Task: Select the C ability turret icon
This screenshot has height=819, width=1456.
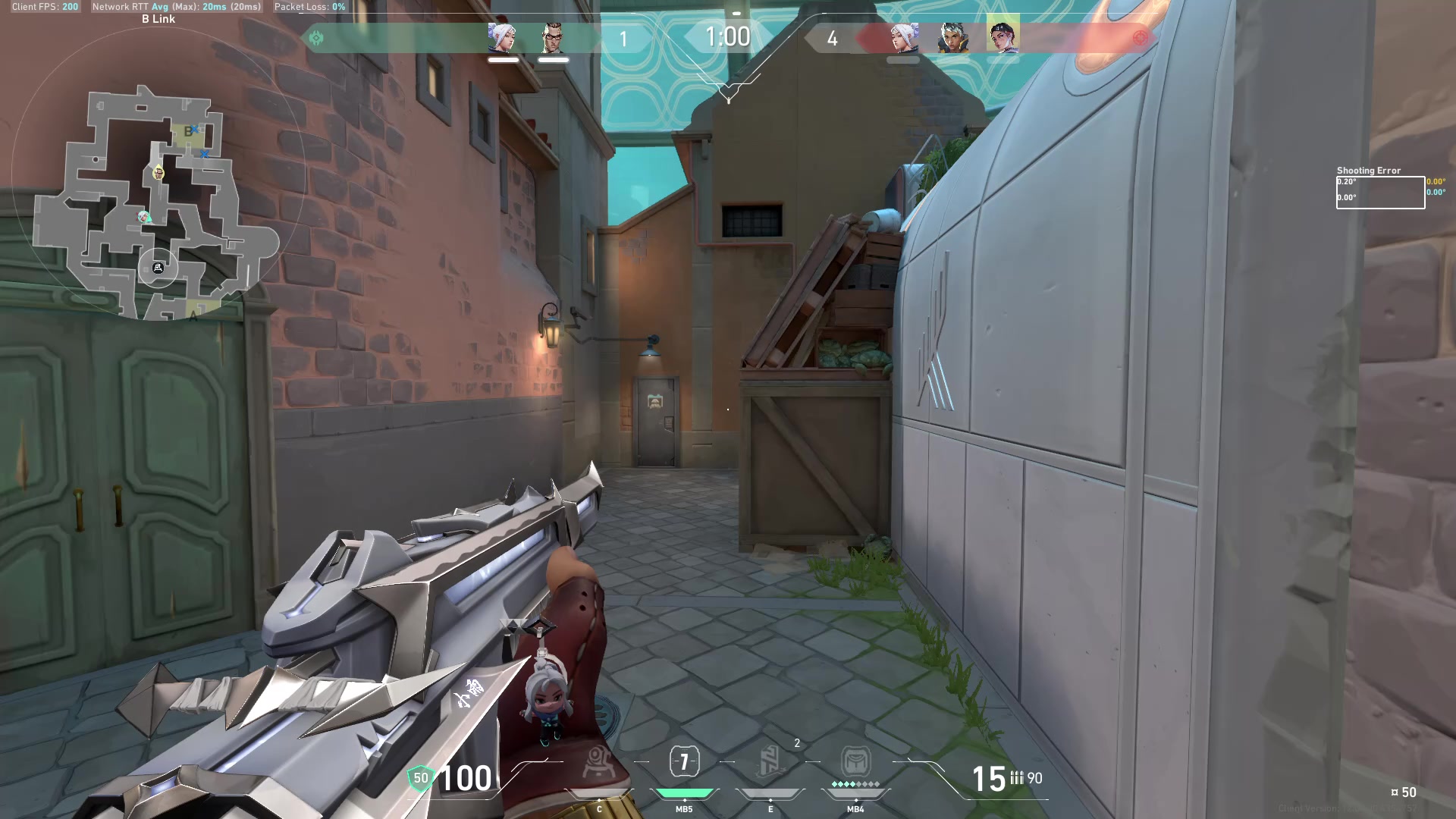Action: pyautogui.click(x=598, y=762)
